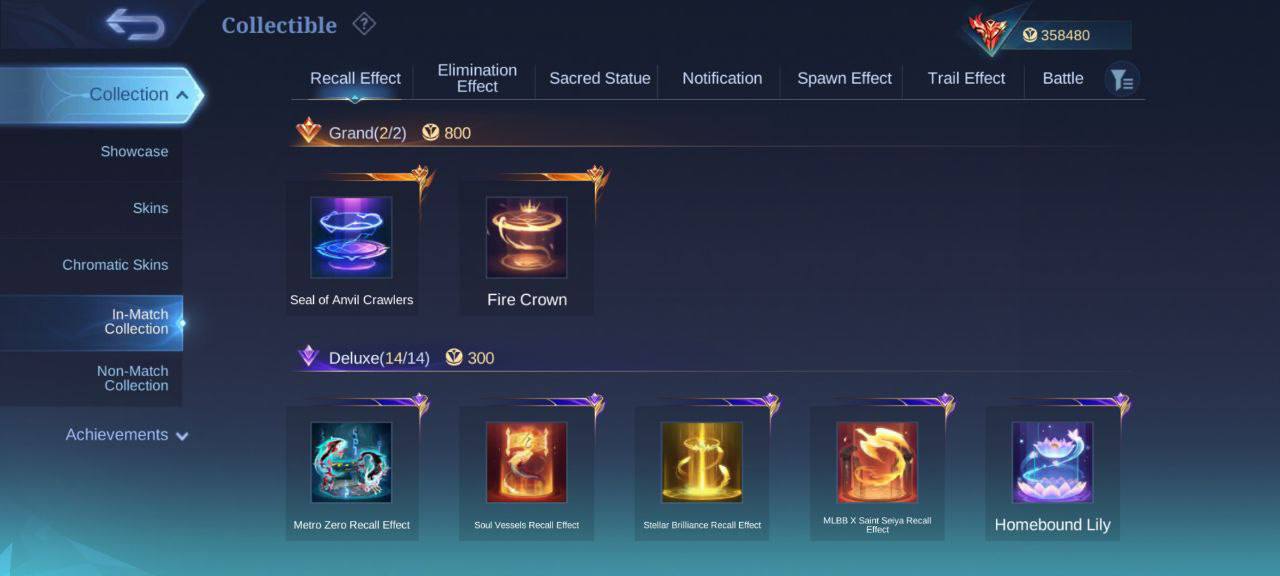Viewport: 1280px width, 576px height.
Task: Open the Notification tab
Action: coord(722,78)
